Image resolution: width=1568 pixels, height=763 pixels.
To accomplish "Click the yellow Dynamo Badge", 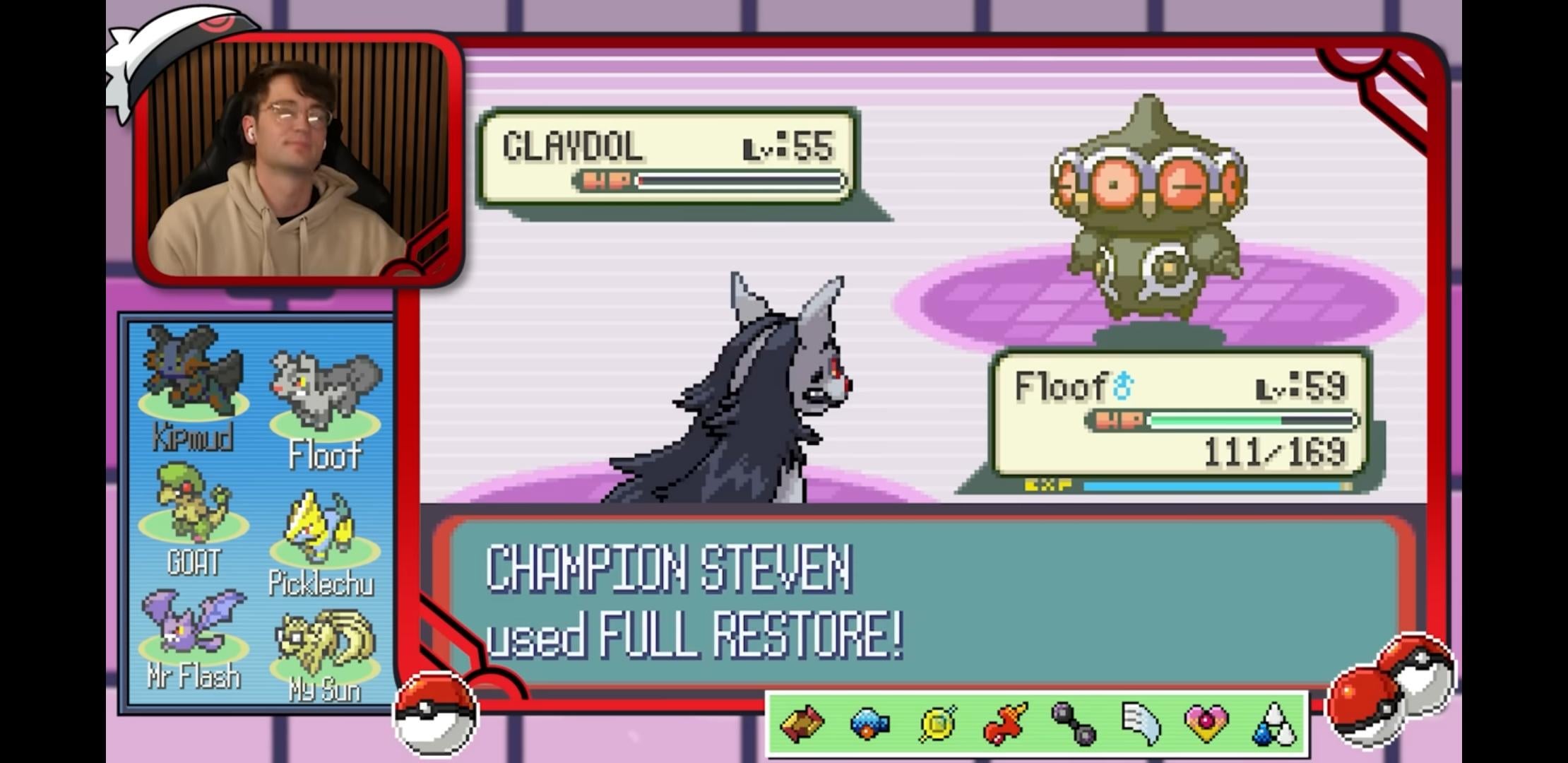I will (937, 723).
